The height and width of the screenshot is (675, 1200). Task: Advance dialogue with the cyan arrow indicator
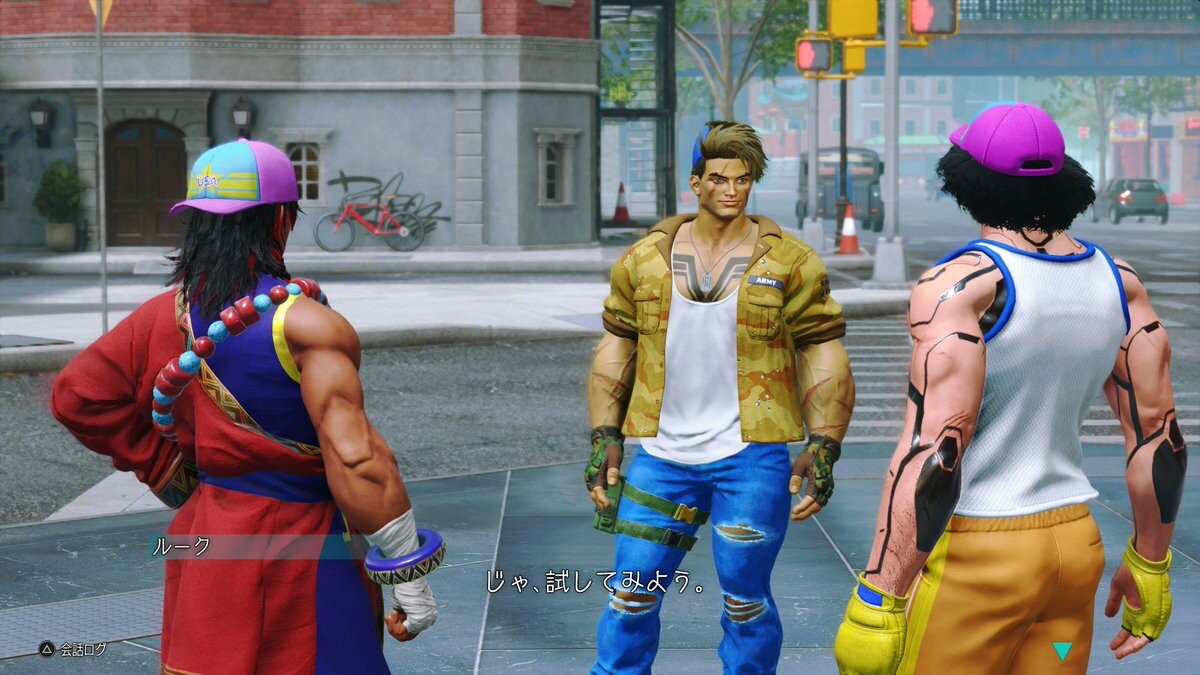1061,650
